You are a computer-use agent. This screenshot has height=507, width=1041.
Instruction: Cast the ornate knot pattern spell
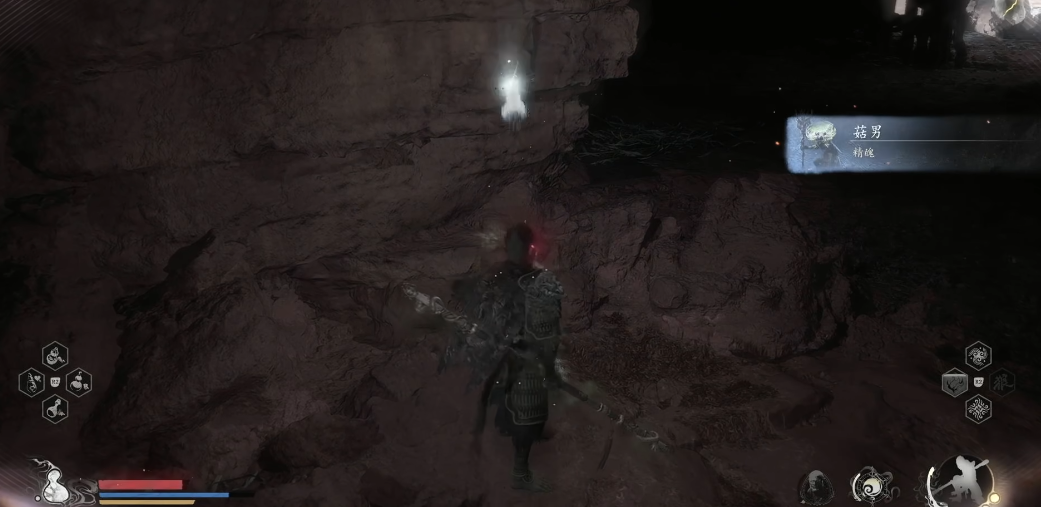978,408
